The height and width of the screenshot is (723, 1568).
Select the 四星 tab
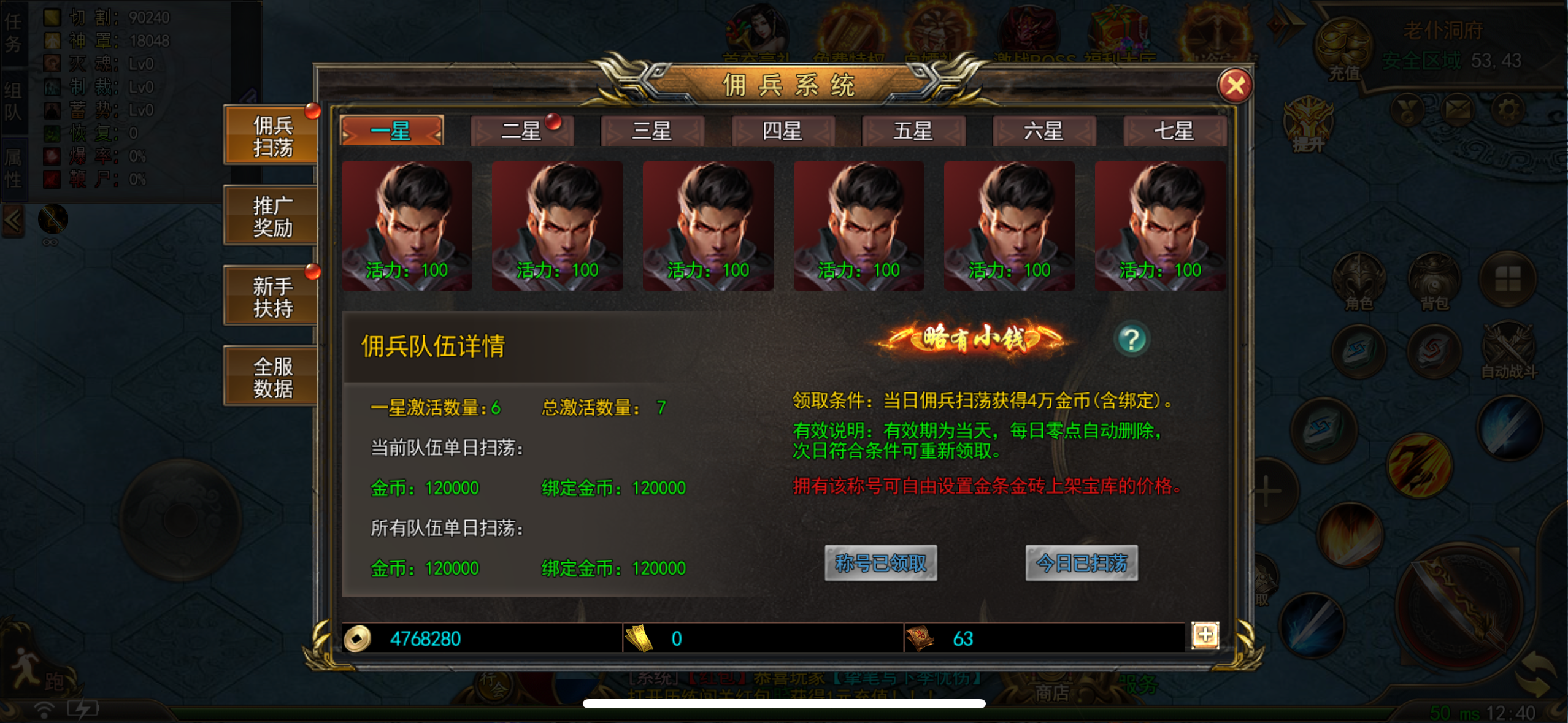point(783,131)
